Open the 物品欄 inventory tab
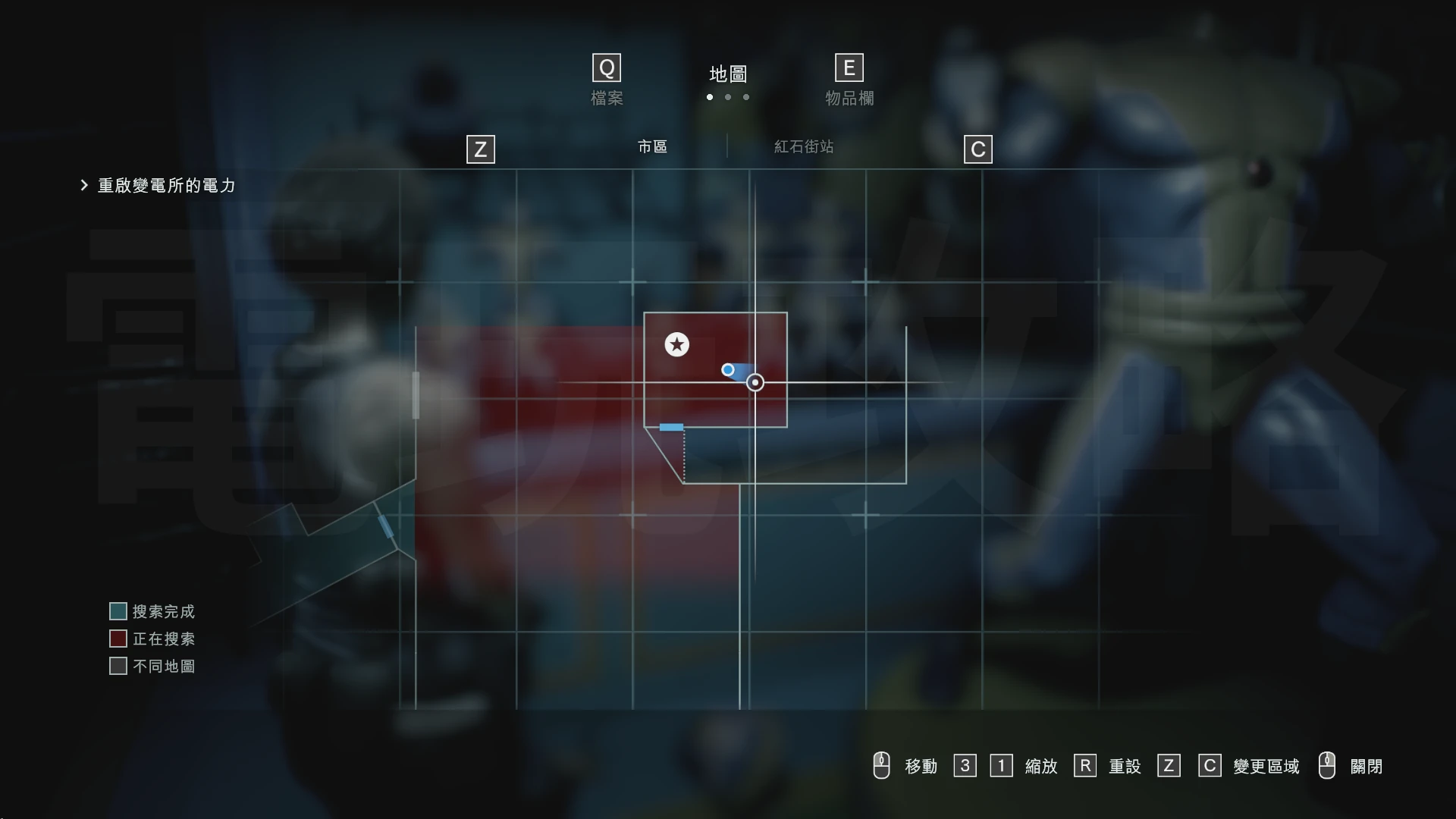This screenshot has height=819, width=1456. point(849,98)
